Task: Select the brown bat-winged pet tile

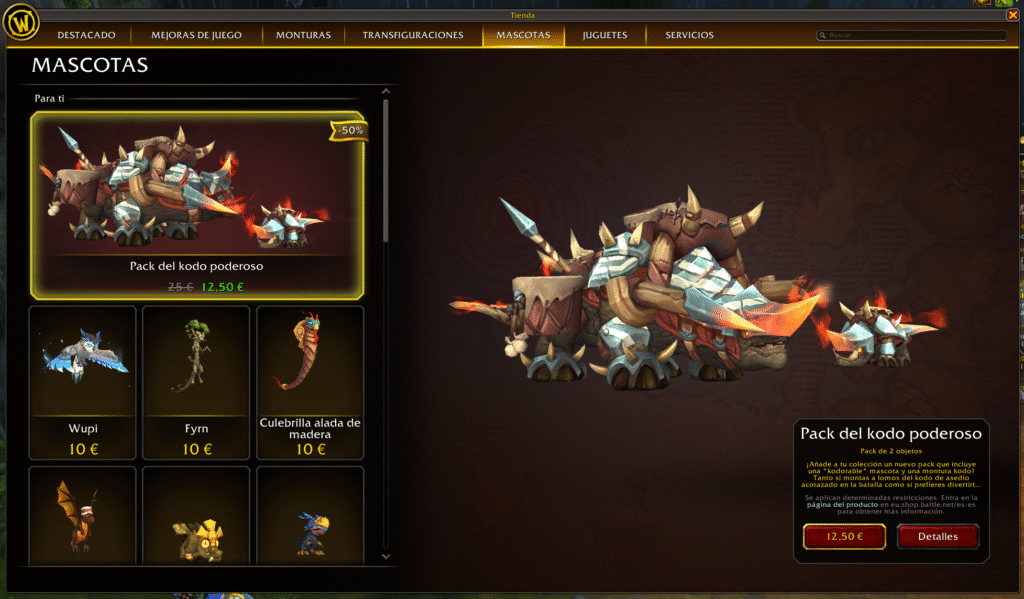Action: click(x=82, y=515)
